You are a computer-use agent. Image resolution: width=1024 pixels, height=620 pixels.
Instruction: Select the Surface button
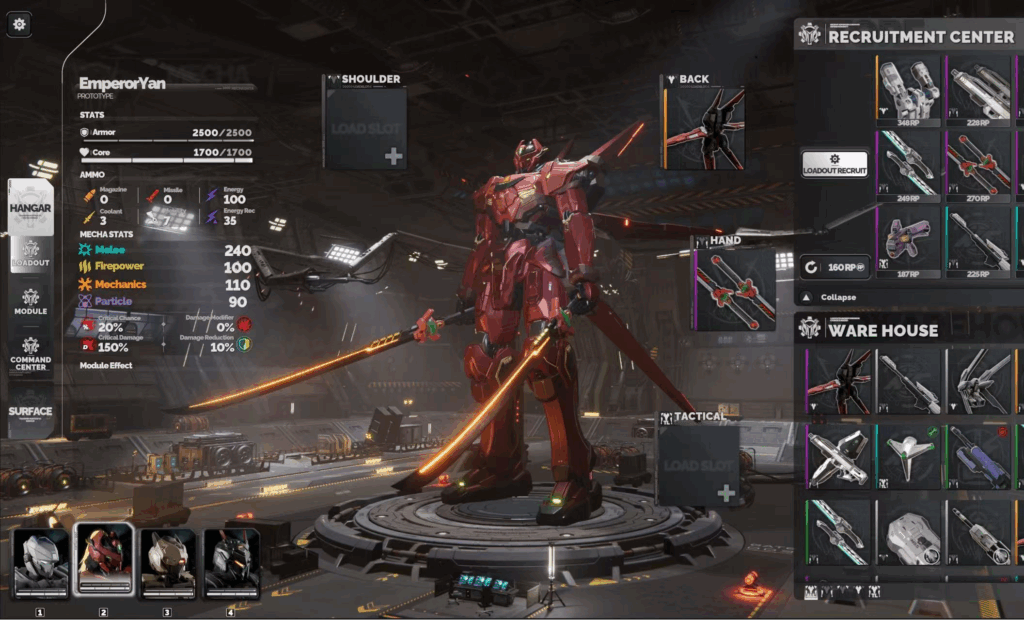[30, 411]
